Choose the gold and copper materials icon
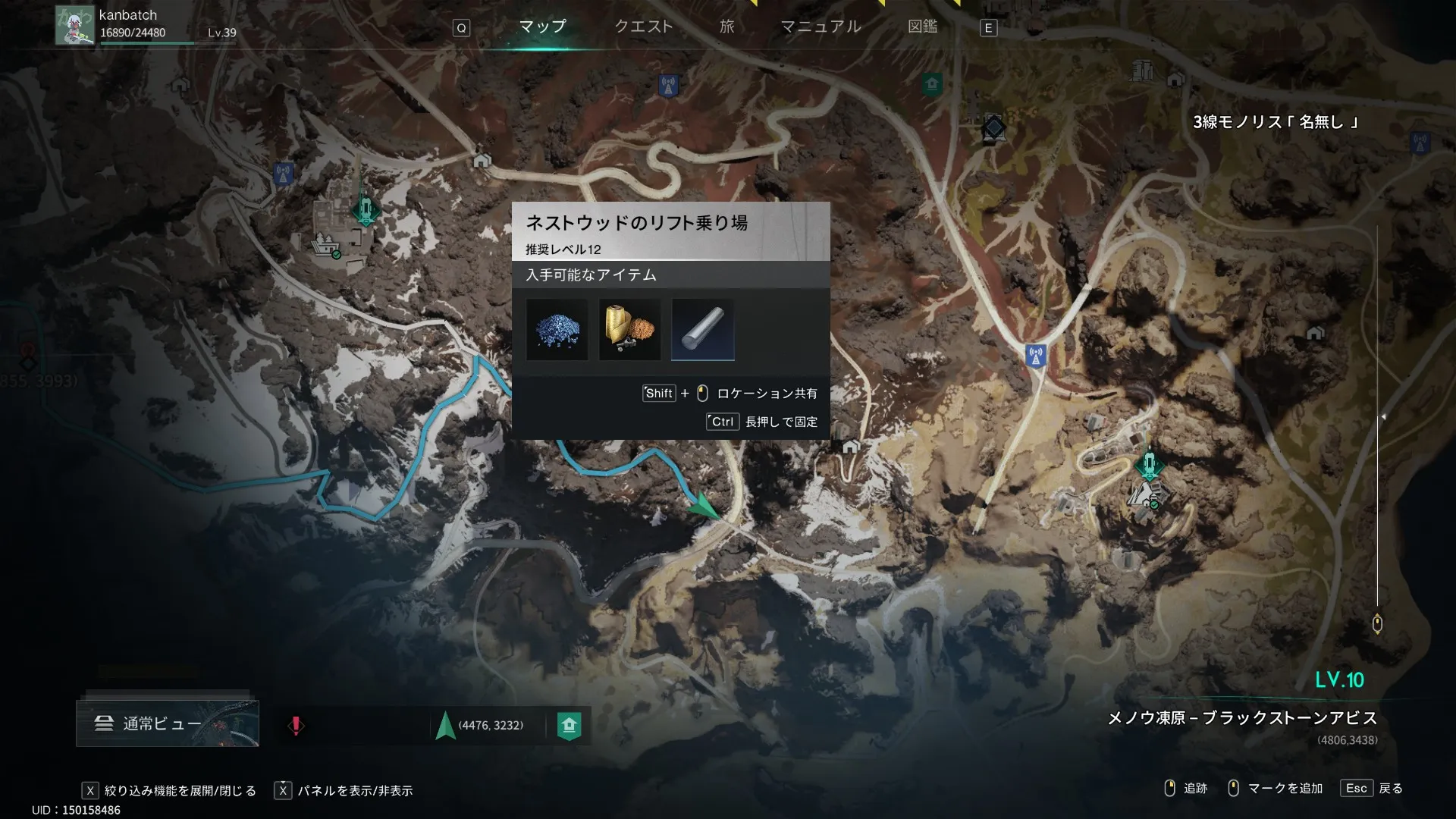The height and width of the screenshot is (819, 1456). (x=629, y=330)
